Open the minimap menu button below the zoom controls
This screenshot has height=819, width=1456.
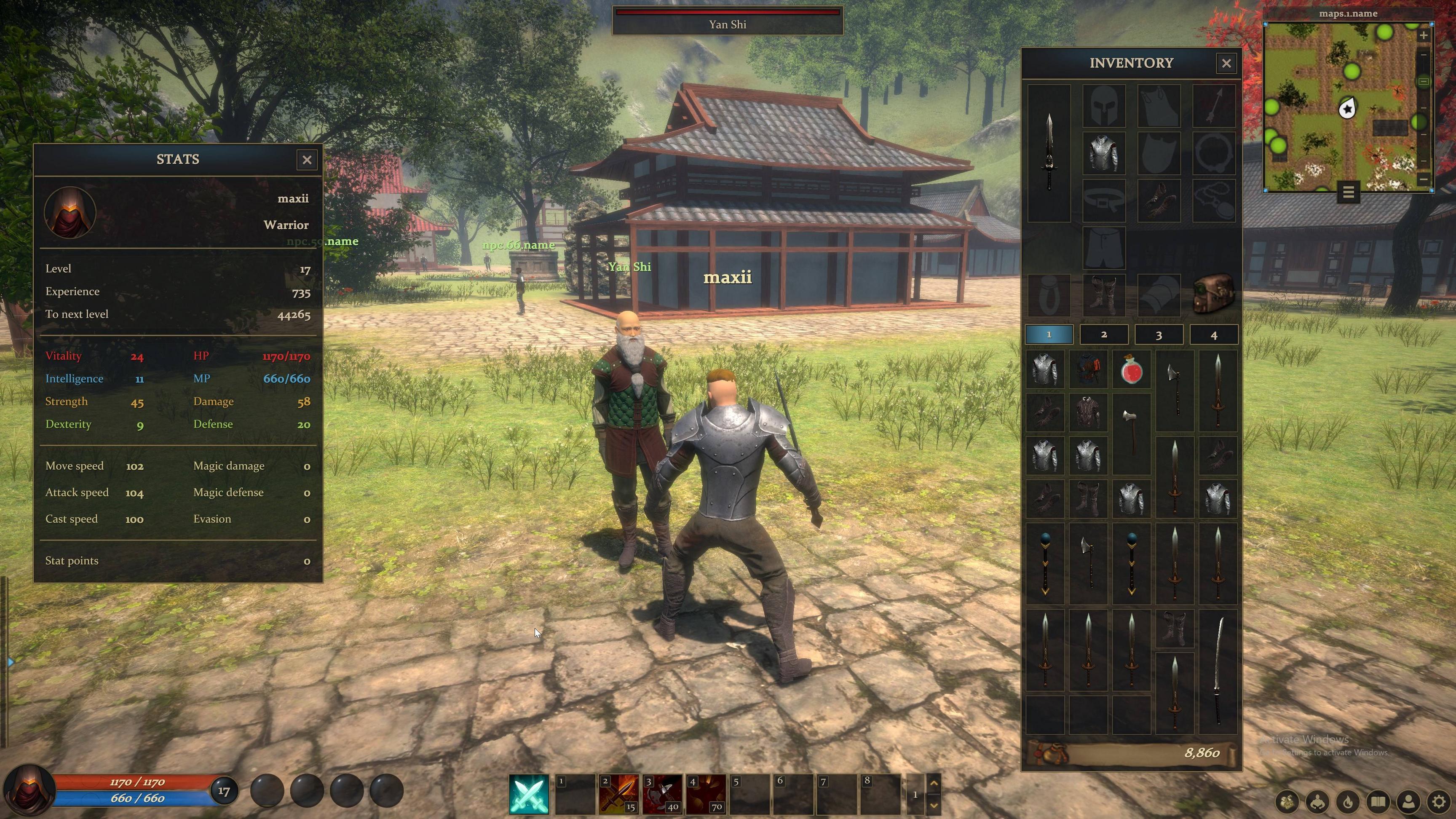1349,193
